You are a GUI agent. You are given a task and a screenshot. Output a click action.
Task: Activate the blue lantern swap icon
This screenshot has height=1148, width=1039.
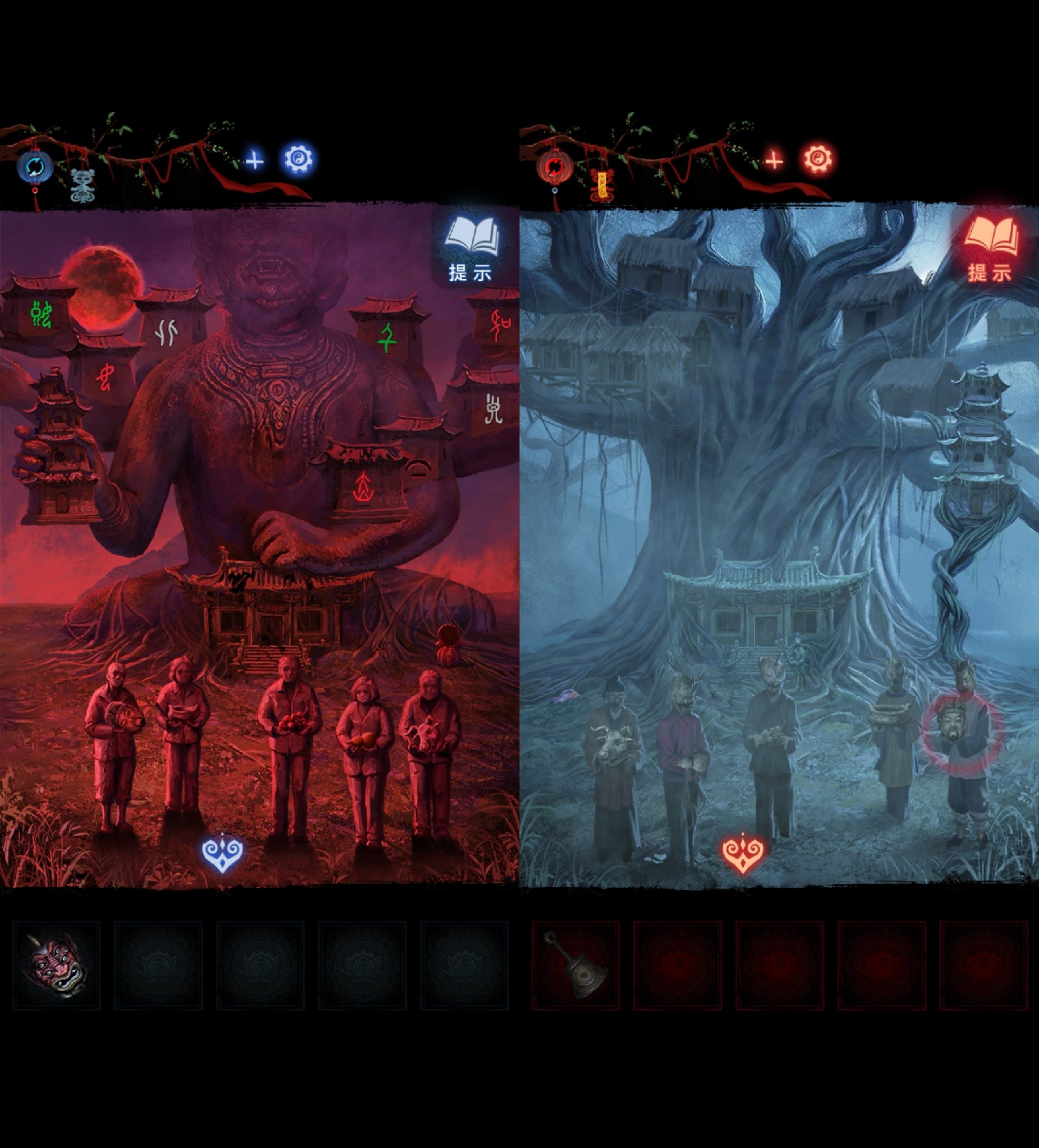click(x=35, y=167)
